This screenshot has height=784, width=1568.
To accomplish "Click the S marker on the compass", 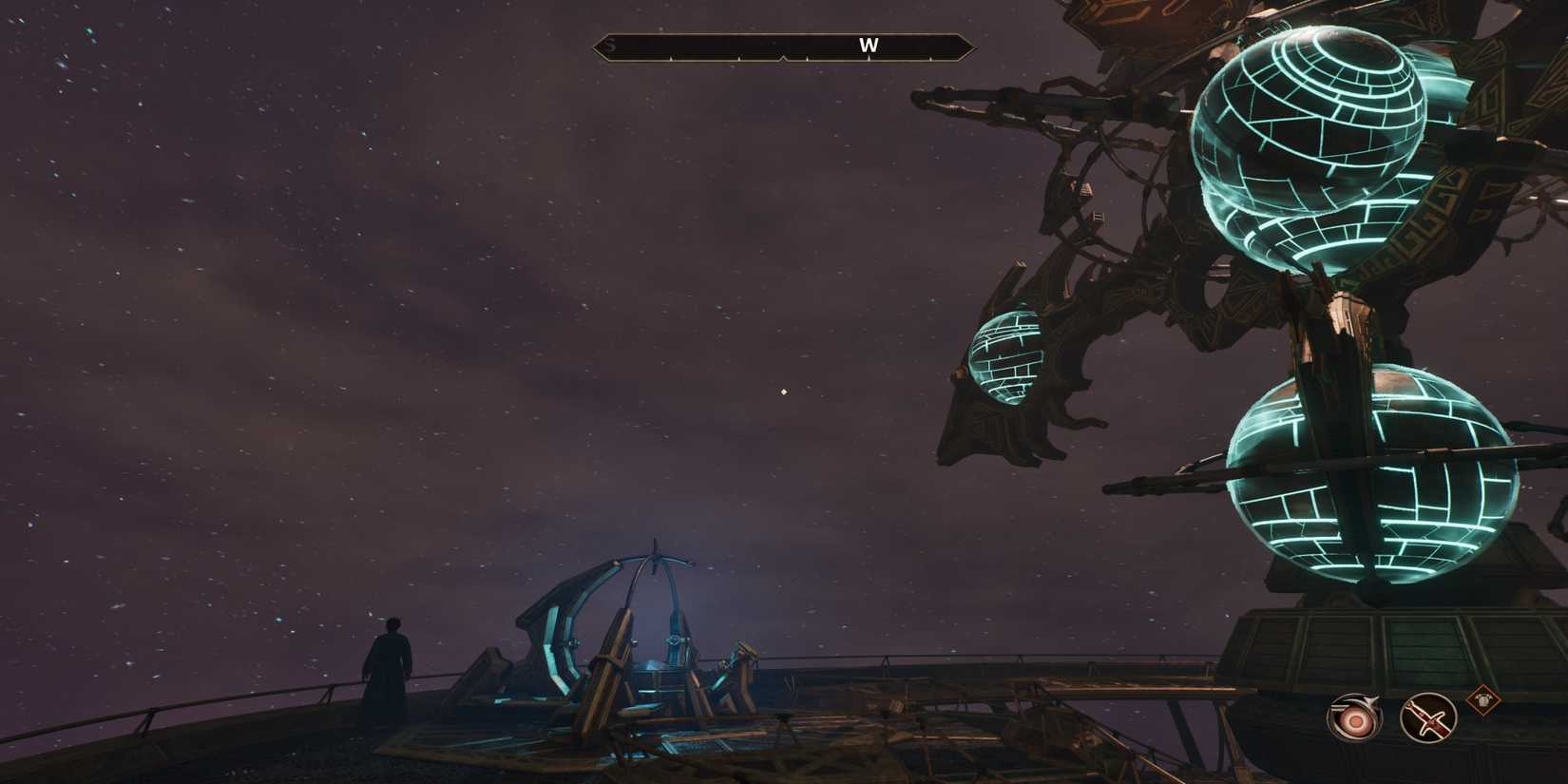I will 611,43.
